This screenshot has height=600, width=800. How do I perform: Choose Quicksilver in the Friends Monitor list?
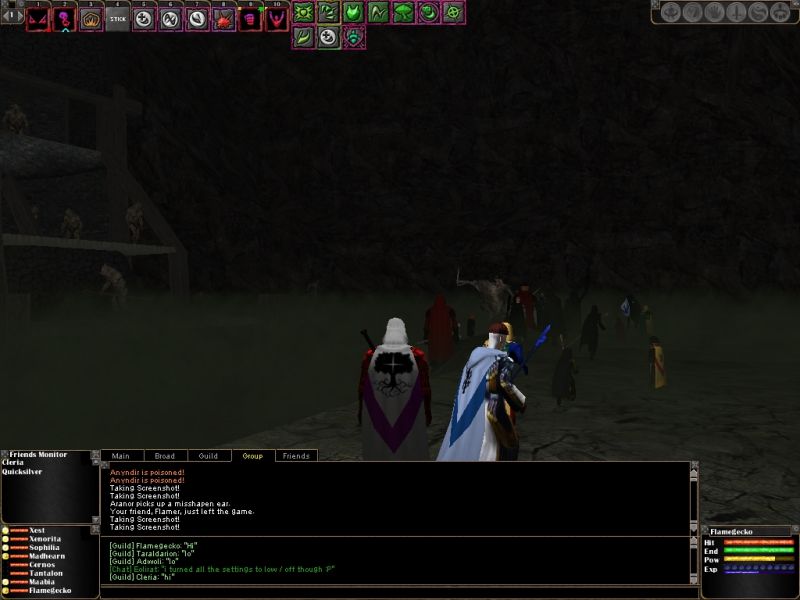coord(23,474)
